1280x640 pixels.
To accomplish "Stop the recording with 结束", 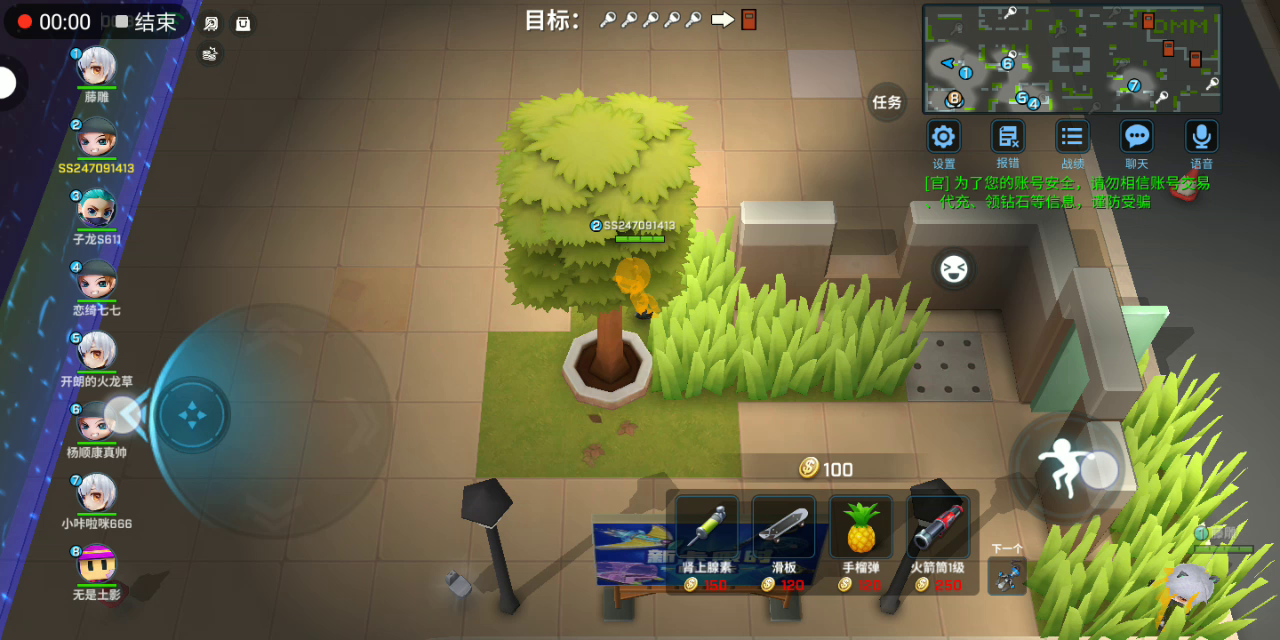I will click(145, 22).
